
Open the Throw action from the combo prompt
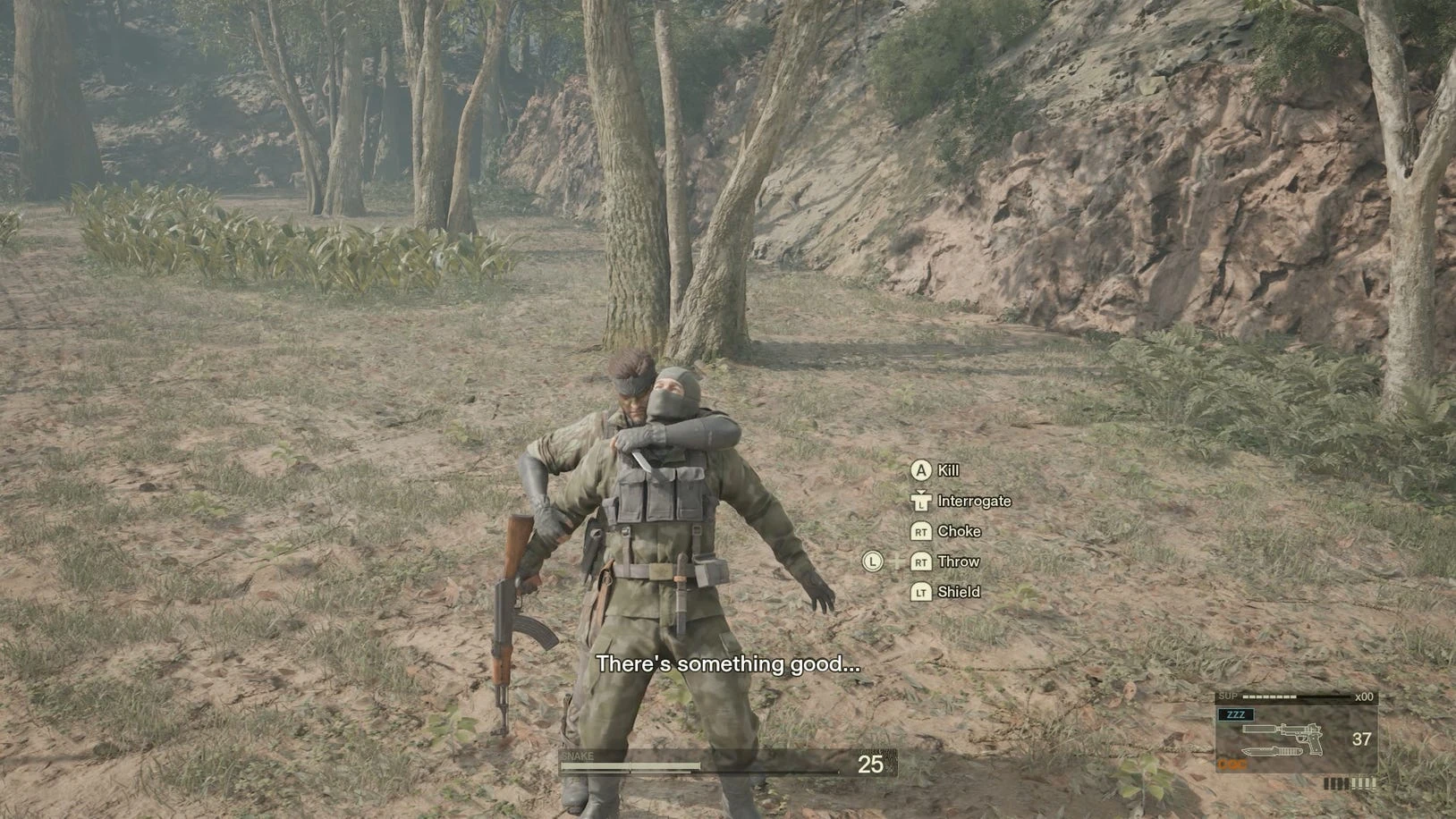tap(959, 561)
